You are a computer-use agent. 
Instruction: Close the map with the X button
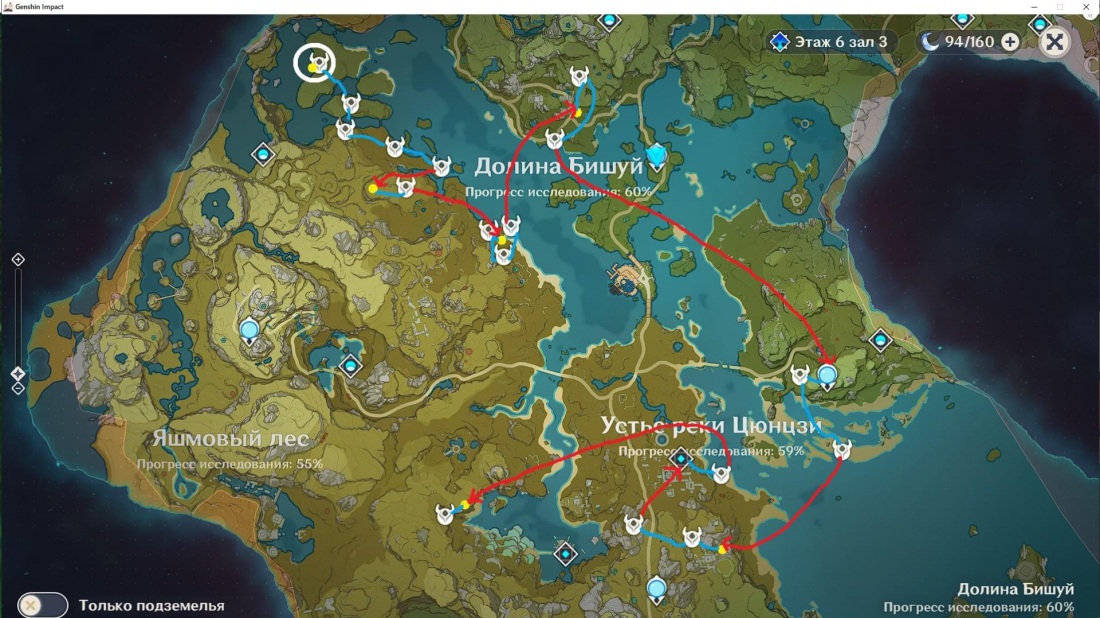point(1054,41)
